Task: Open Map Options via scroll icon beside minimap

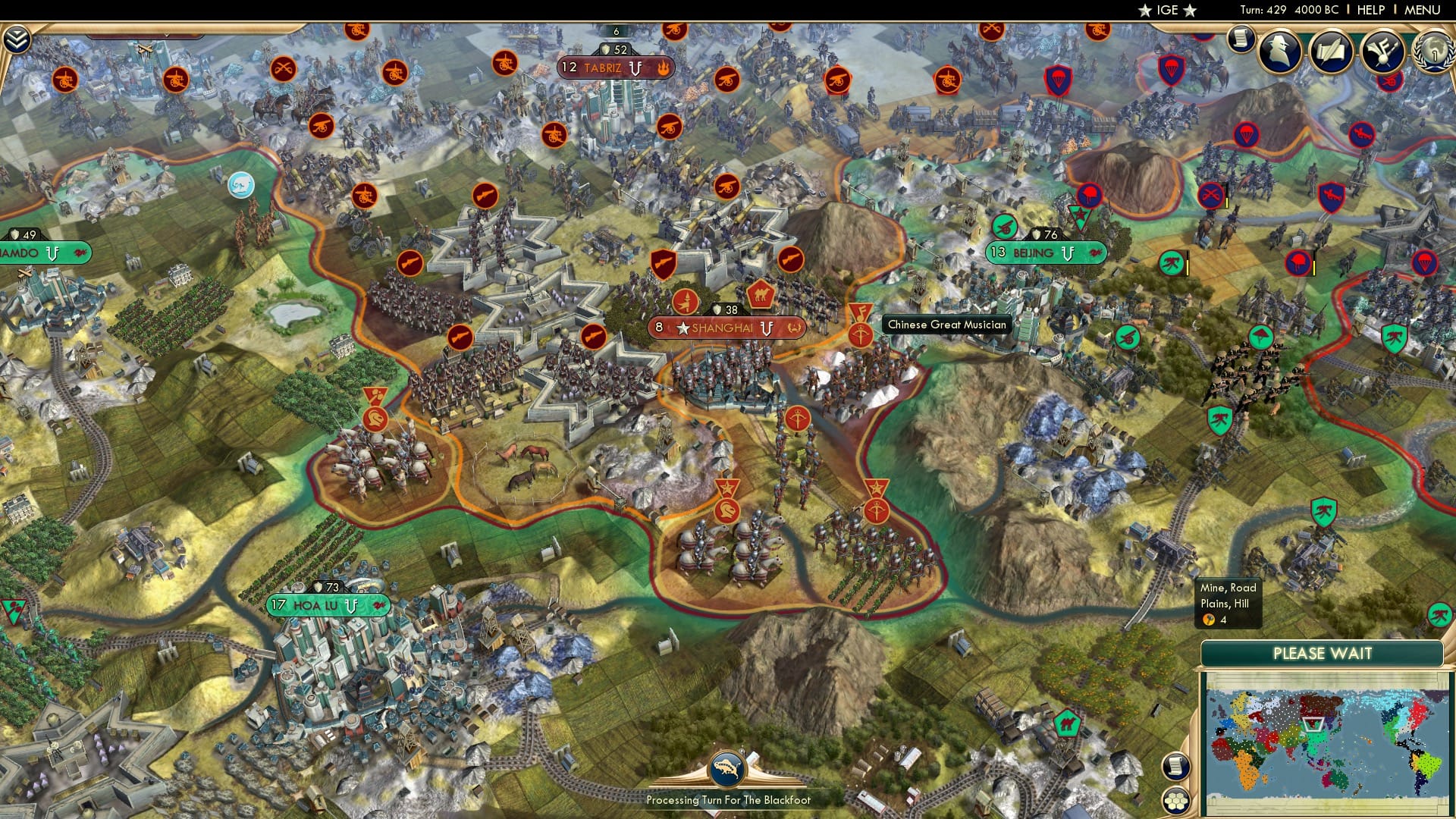Action: [x=1177, y=767]
